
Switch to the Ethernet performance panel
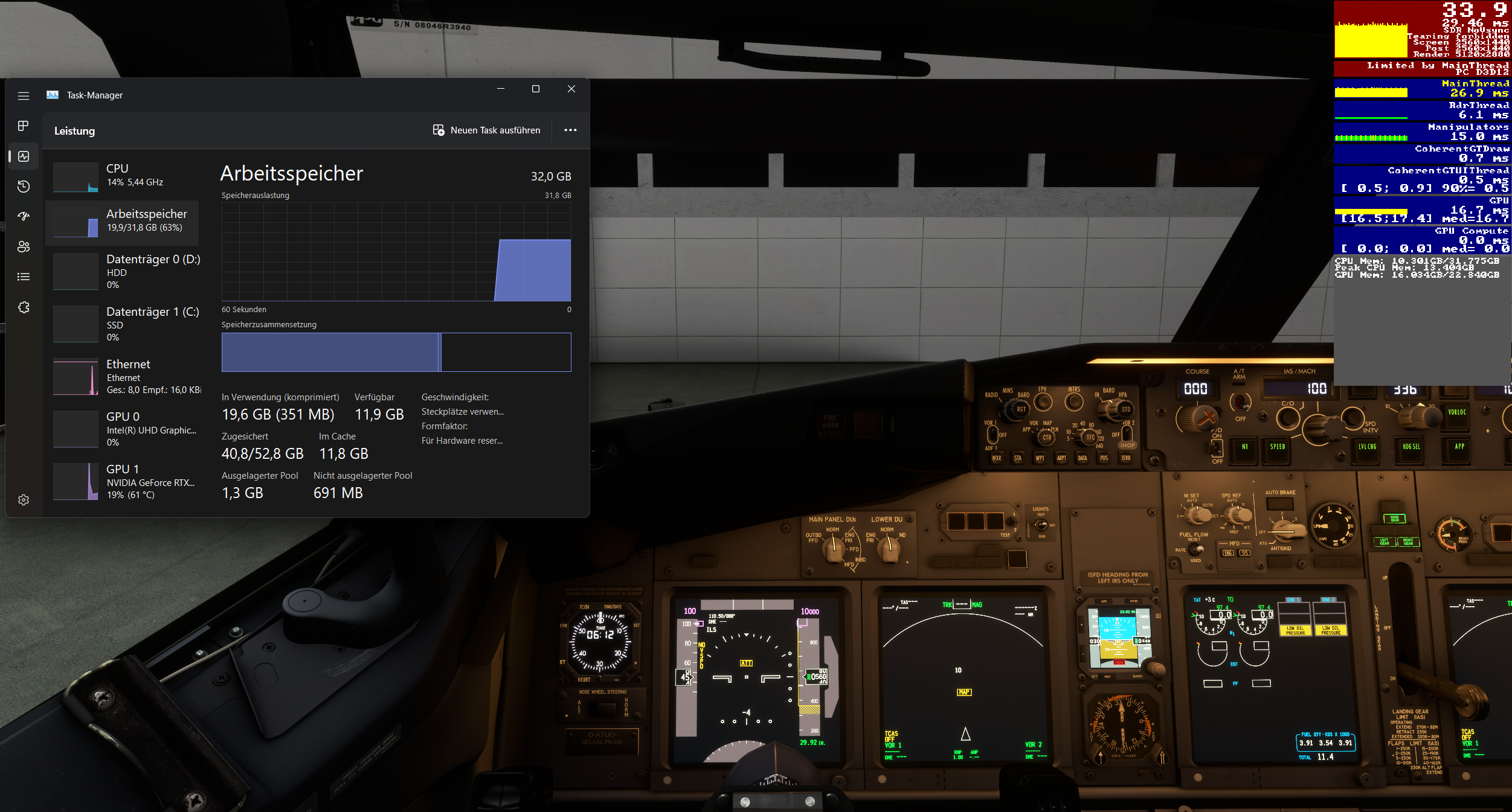tap(127, 377)
